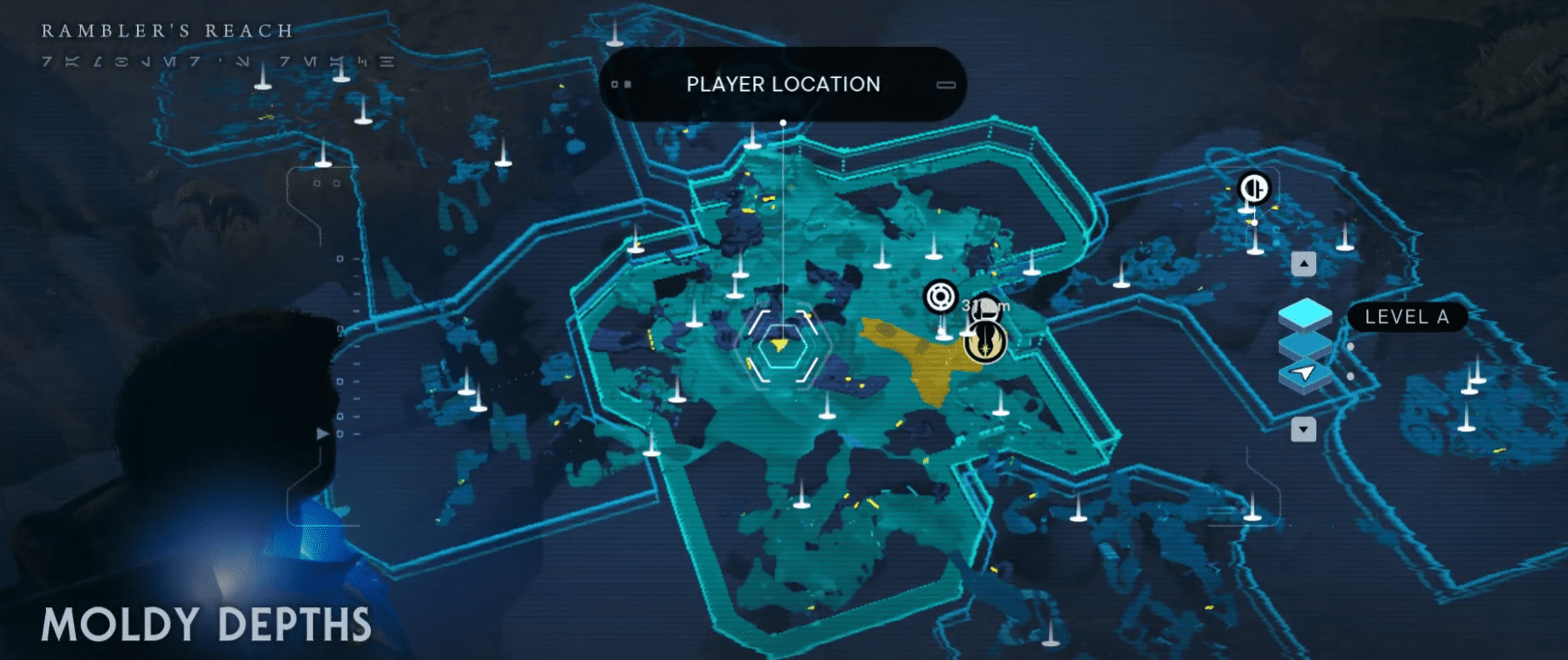
Task: Click the level up arrow button
Action: pos(1303,264)
